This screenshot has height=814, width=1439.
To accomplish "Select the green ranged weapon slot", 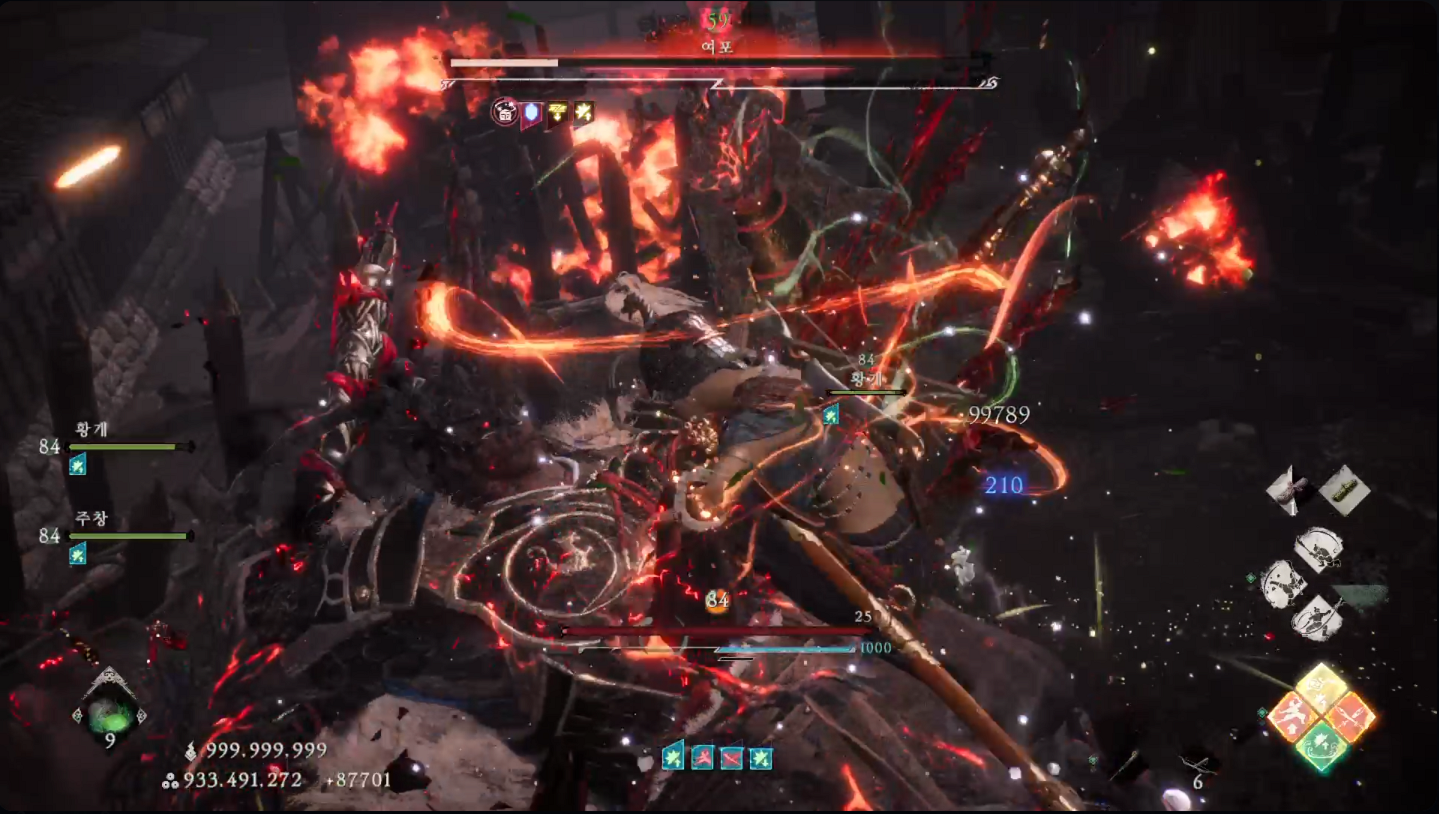I will tap(1344, 489).
